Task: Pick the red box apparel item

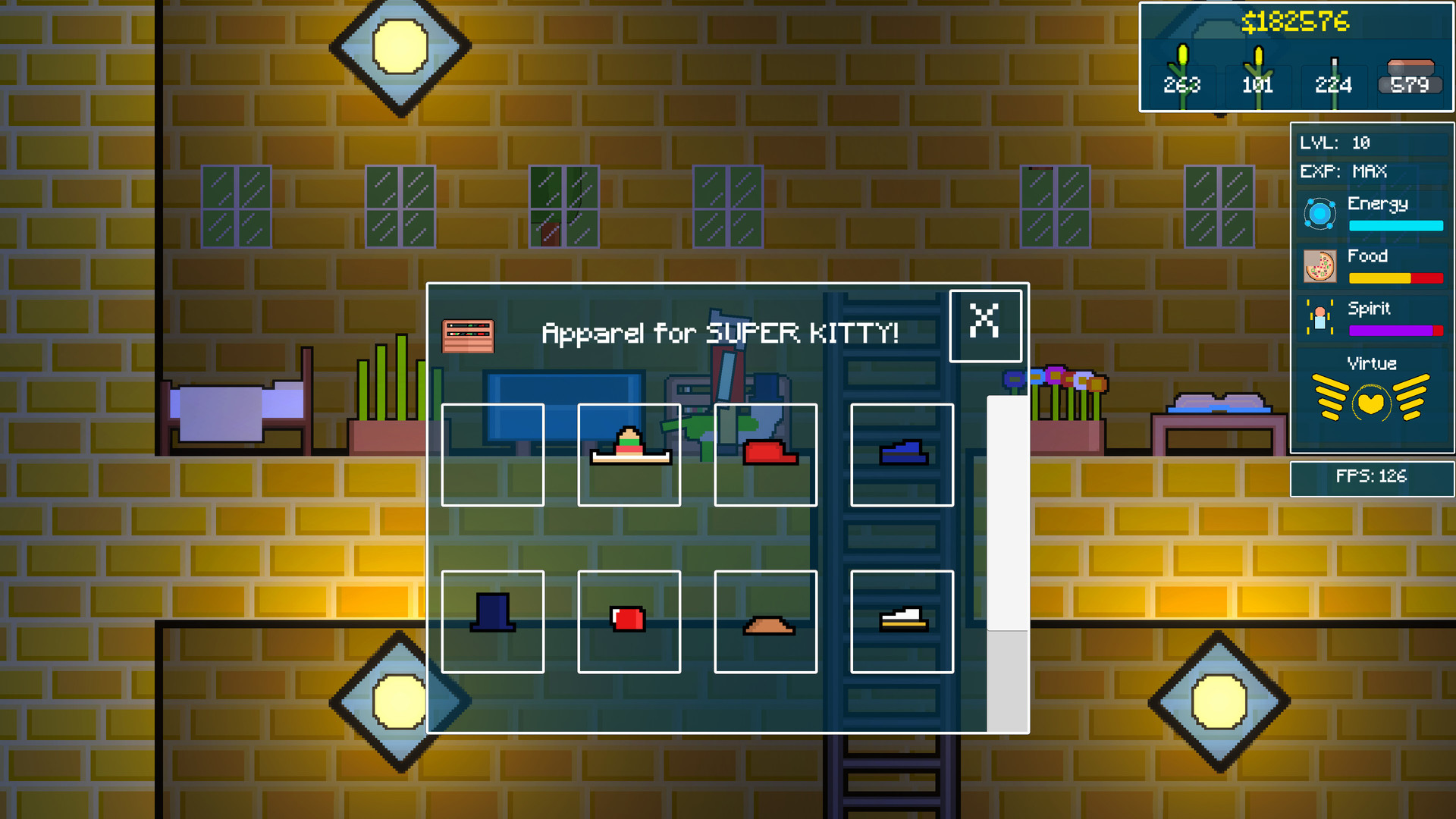Action: point(629,622)
